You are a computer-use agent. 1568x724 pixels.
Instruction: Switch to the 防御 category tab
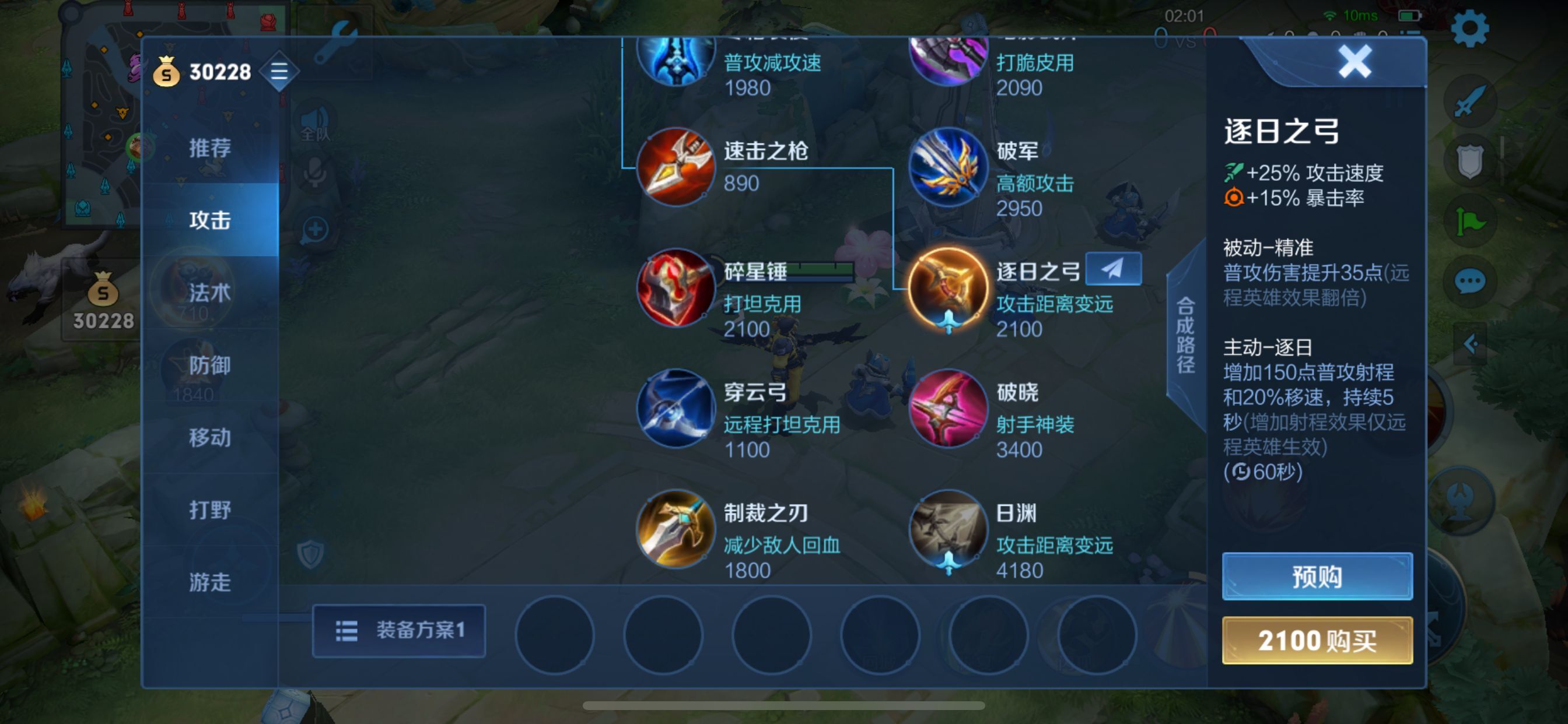(x=209, y=365)
